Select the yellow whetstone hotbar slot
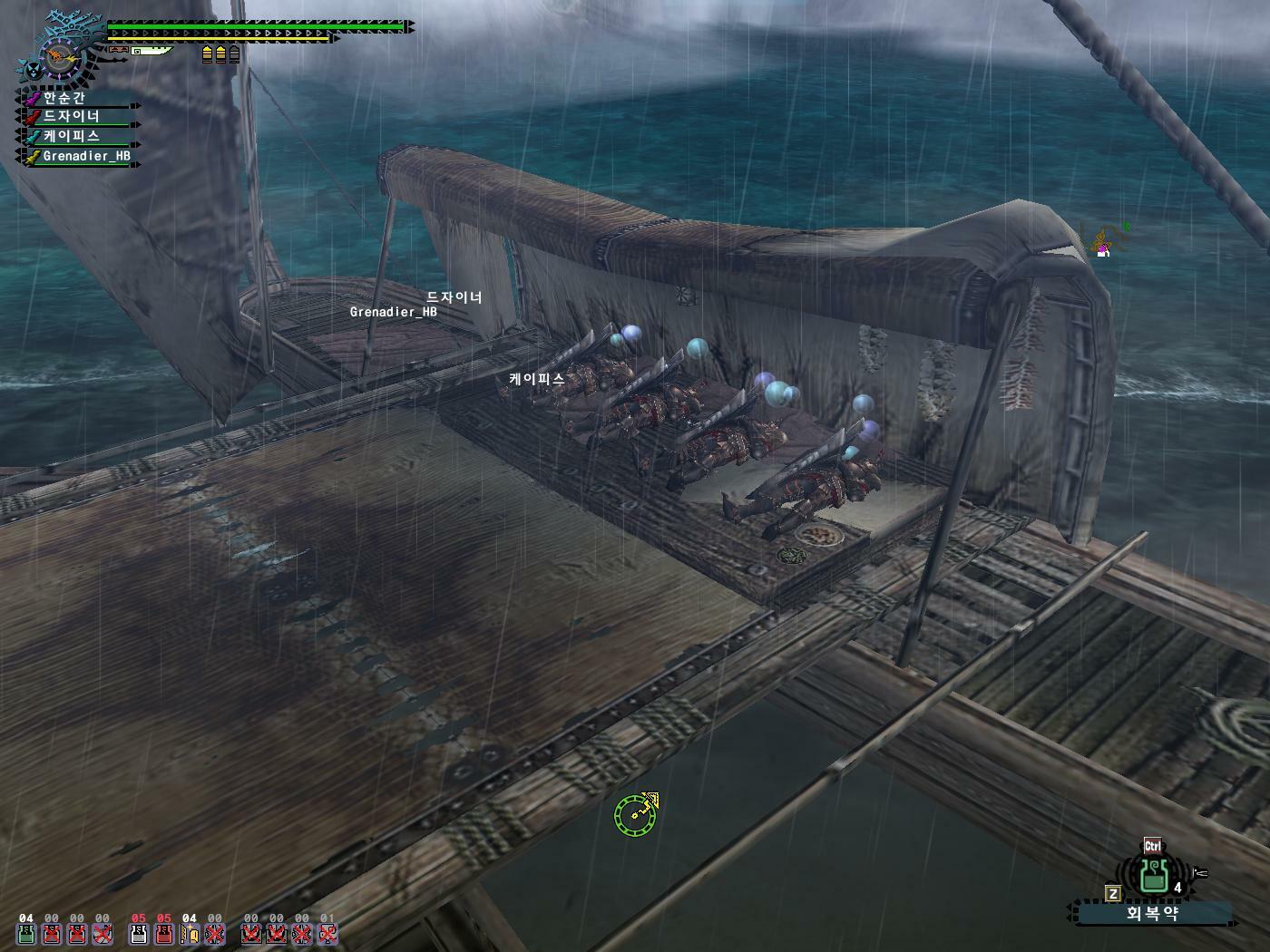This screenshot has height=952, width=1270. click(x=190, y=934)
